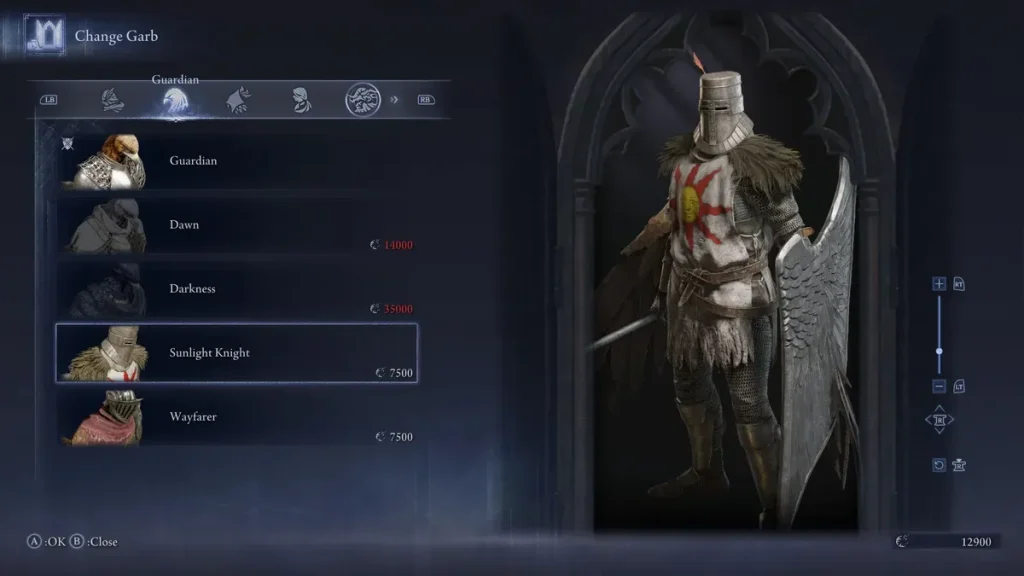The height and width of the screenshot is (576, 1024).
Task: Choose the Wayfarer garb
Action: (x=236, y=417)
